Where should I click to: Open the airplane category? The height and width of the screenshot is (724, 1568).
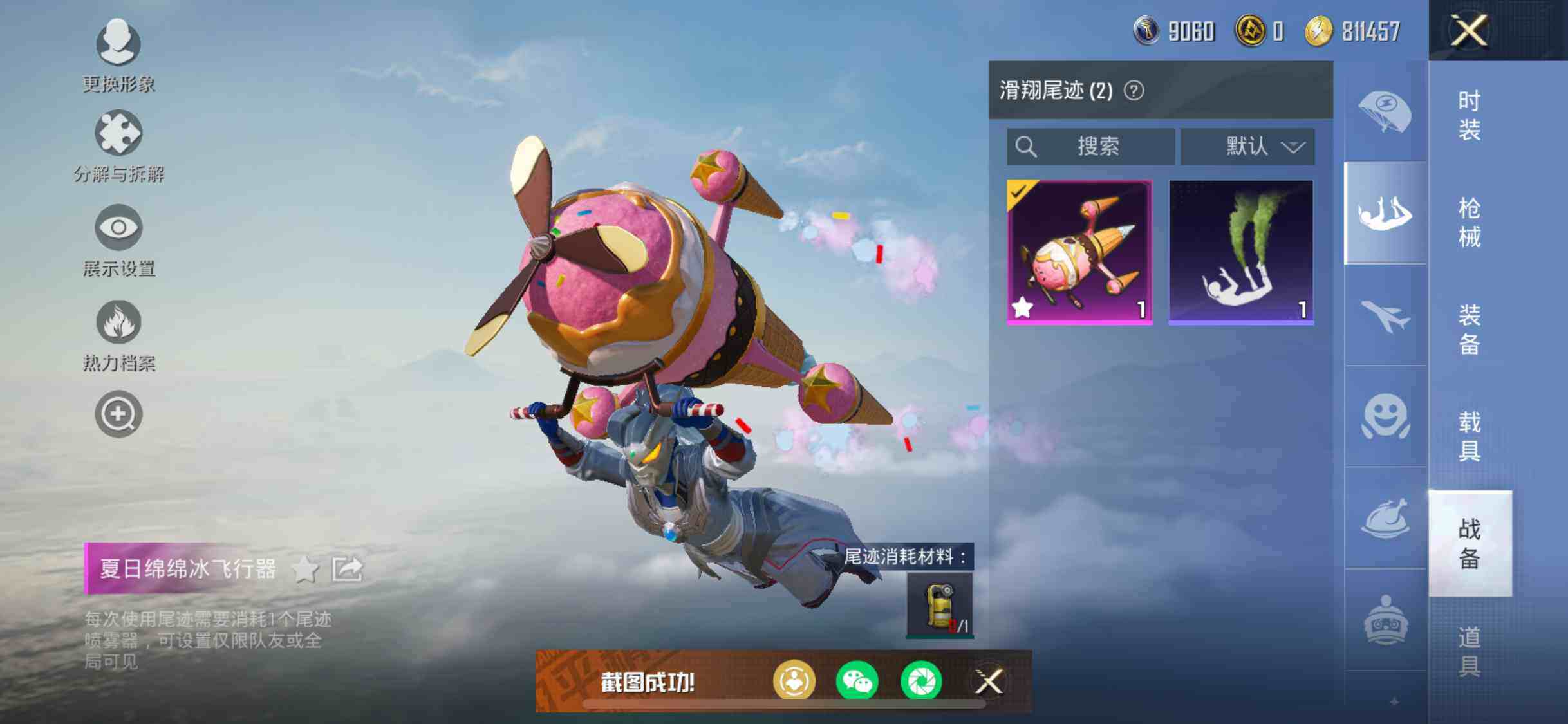pyautogui.click(x=1385, y=315)
